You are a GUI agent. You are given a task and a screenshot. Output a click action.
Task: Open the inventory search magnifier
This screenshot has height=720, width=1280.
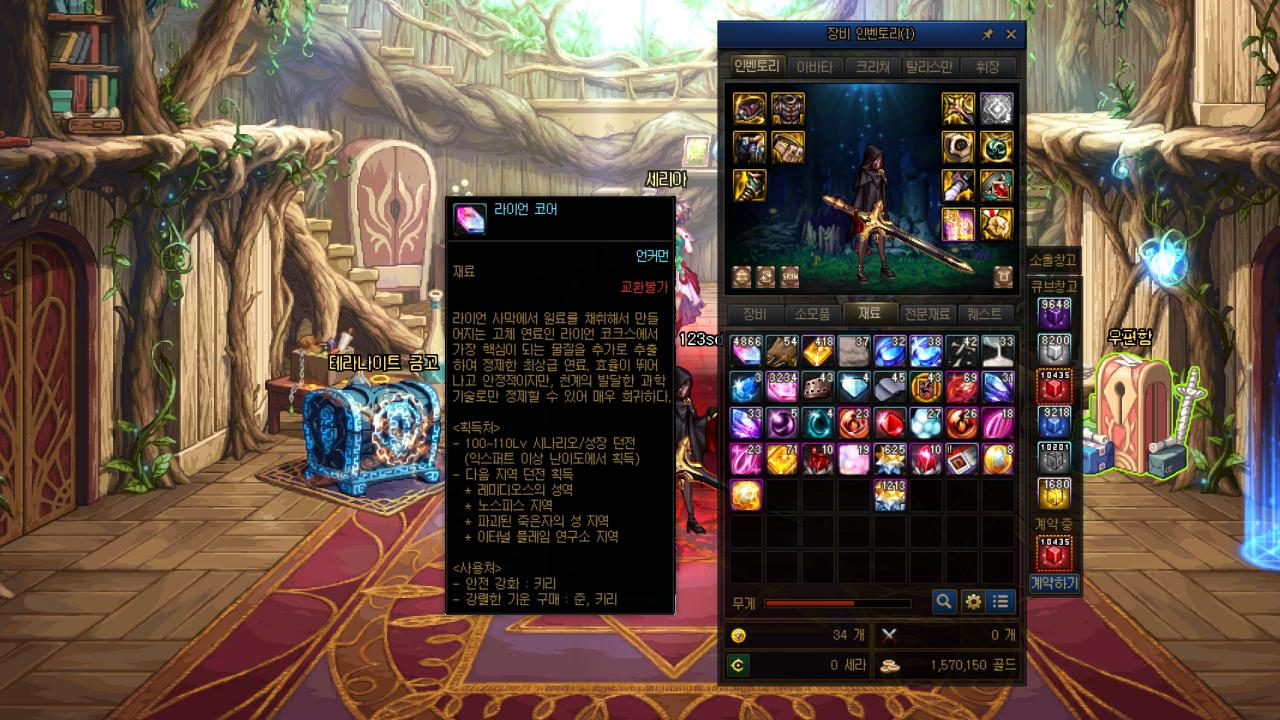pyautogui.click(x=944, y=604)
